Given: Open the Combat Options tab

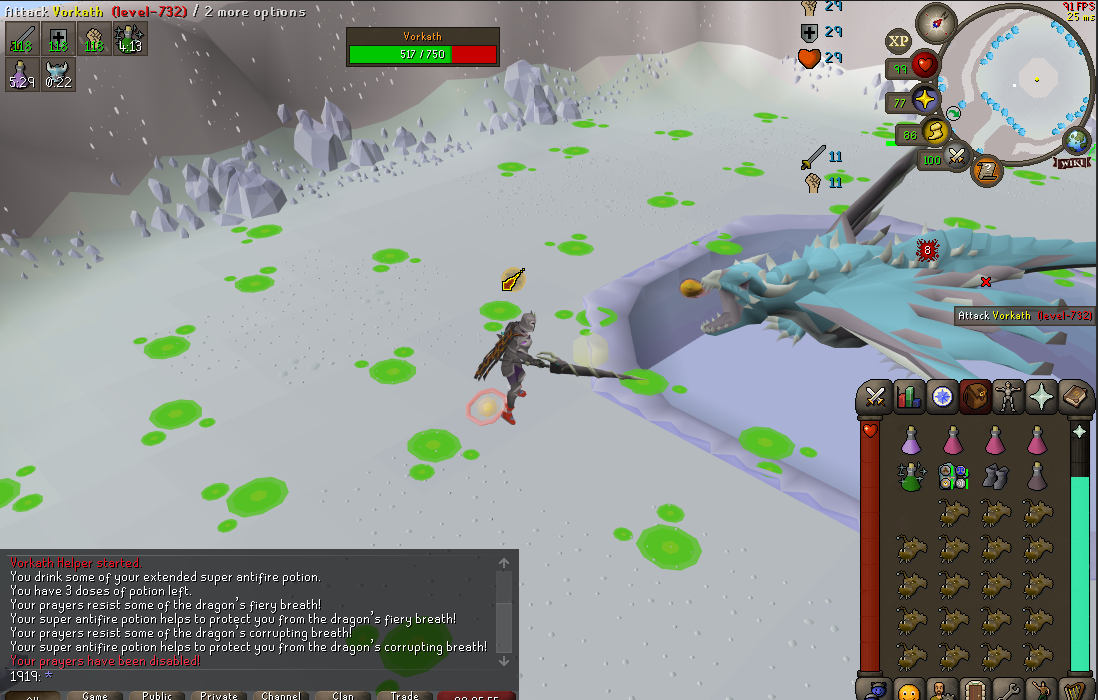Looking at the screenshot, I should [876, 397].
